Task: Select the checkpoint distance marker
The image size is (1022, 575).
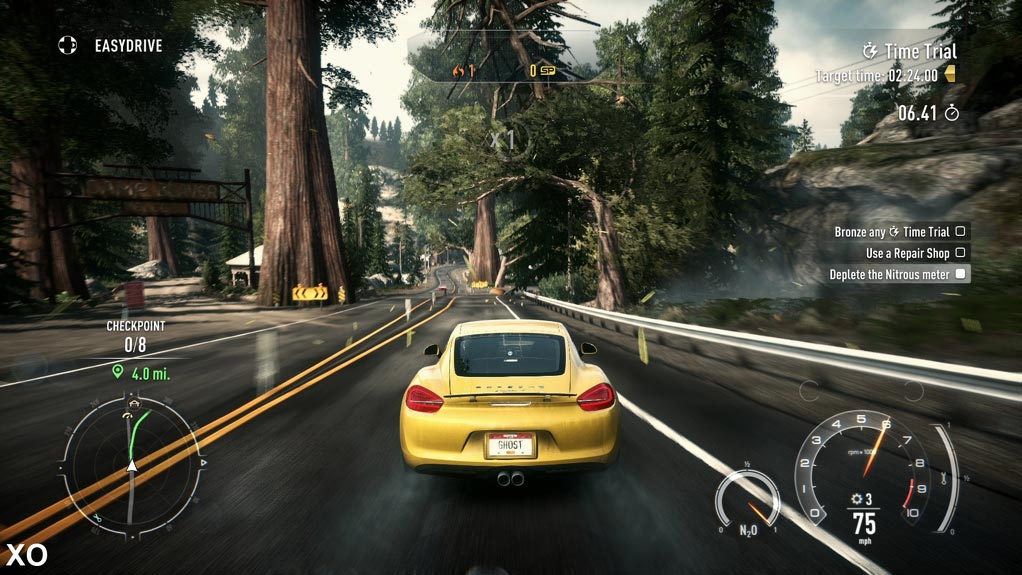Action: tap(146, 373)
